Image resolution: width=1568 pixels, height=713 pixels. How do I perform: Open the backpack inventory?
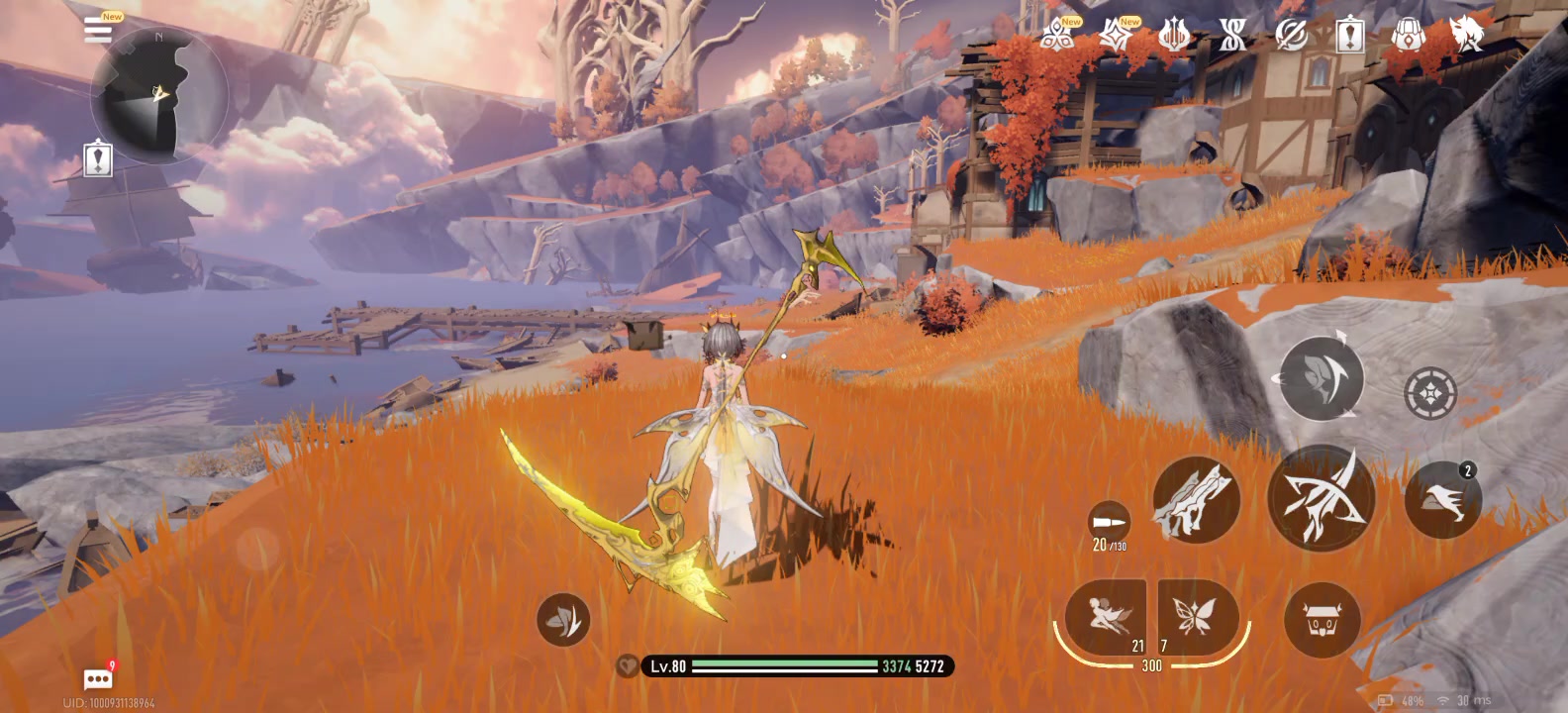pyautogui.click(x=1408, y=37)
